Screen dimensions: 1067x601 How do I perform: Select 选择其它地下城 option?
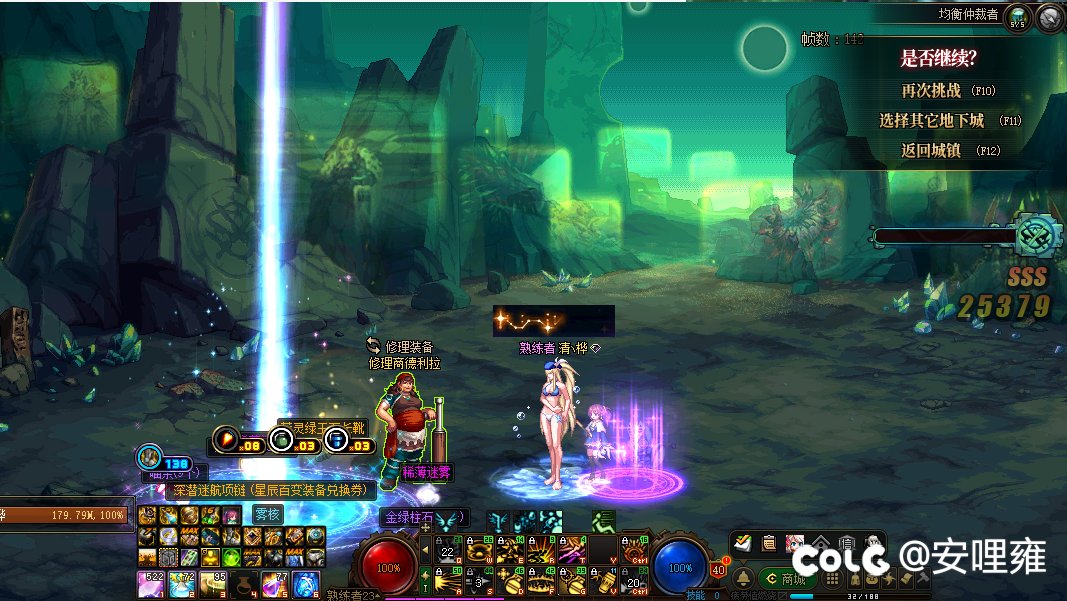point(931,120)
